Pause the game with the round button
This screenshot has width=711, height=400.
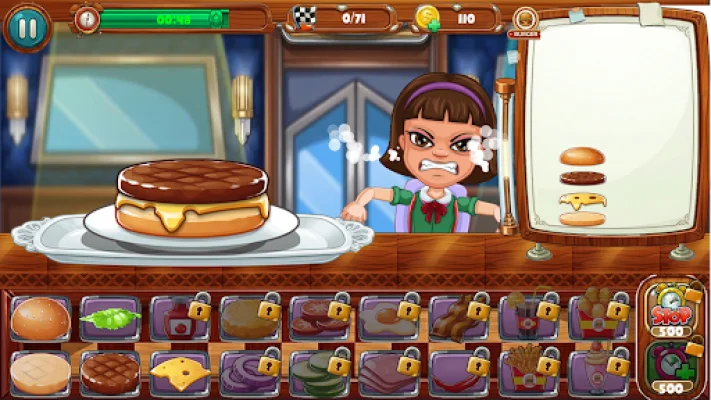tap(27, 27)
